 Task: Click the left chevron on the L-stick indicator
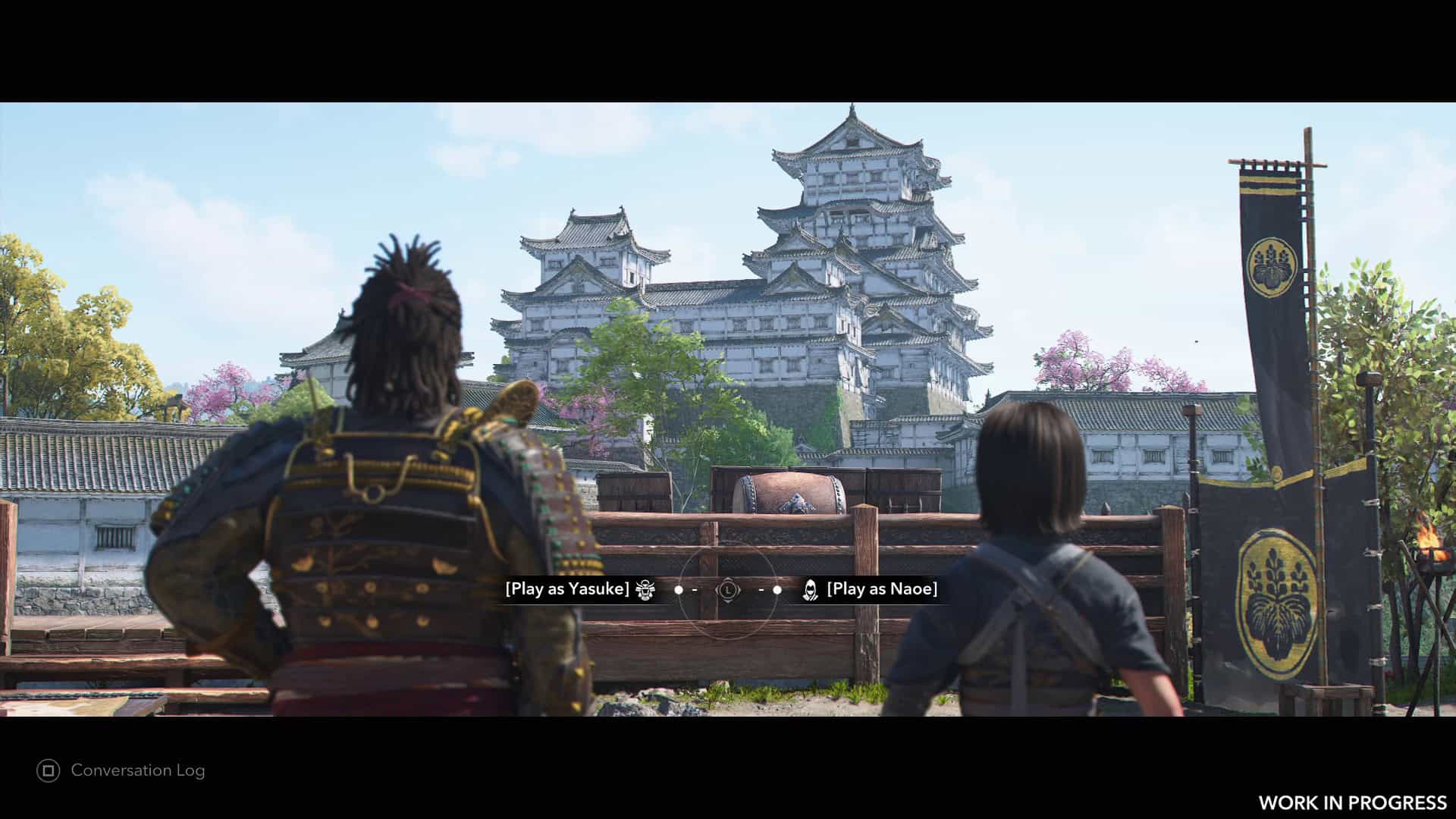point(717,590)
